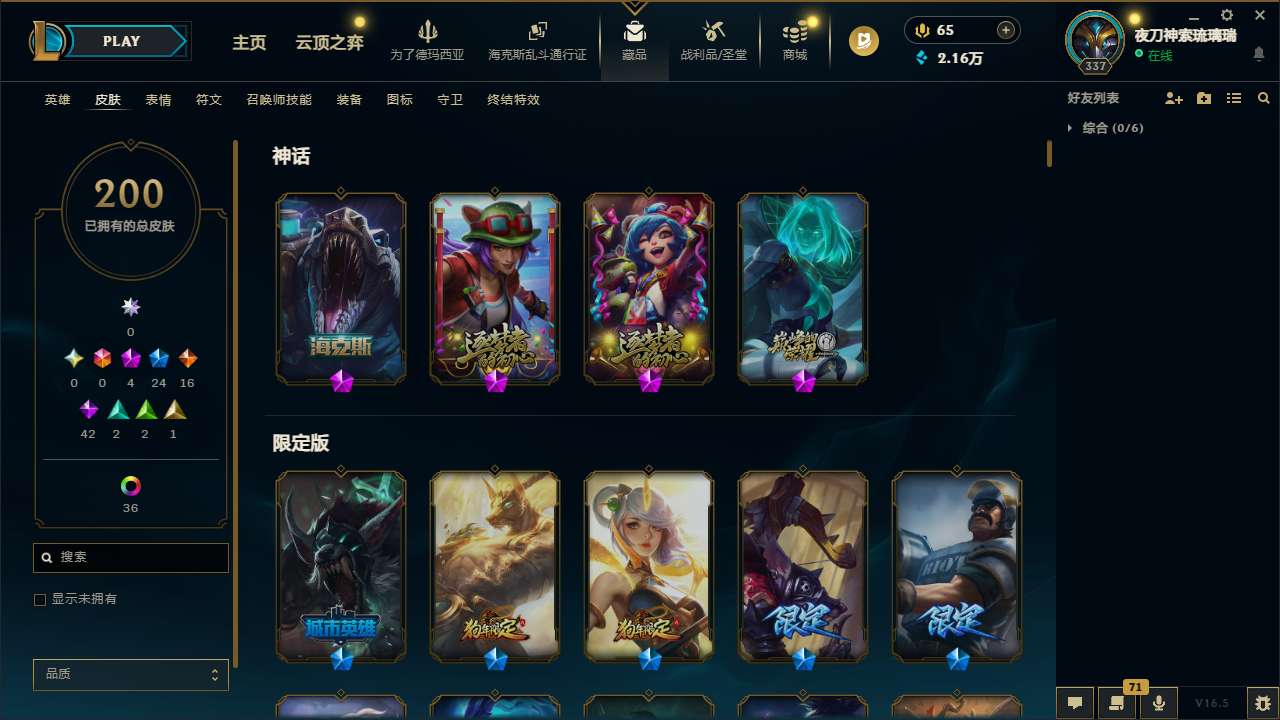Mute the microphone
Screen dimensions: 1280x720
tap(1158, 703)
